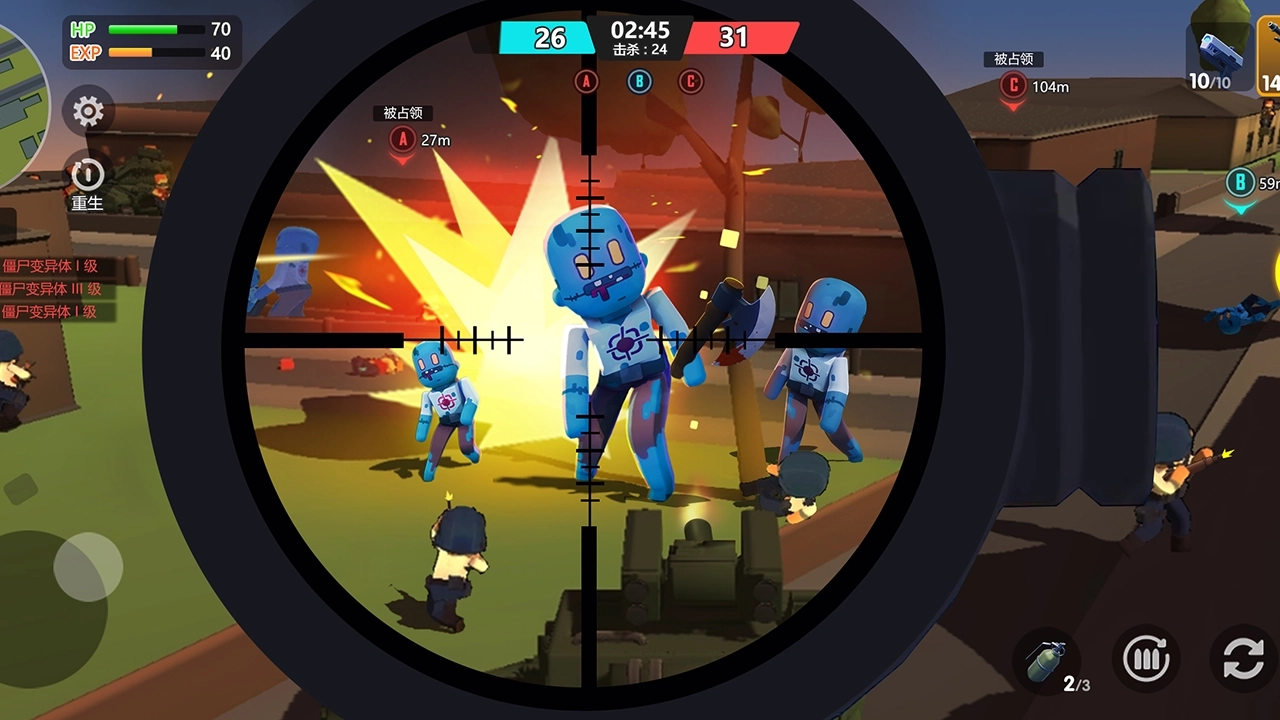Image resolution: width=1280 pixels, height=720 pixels.
Task: Touch the virtual movement joystick
Action: tap(87, 567)
